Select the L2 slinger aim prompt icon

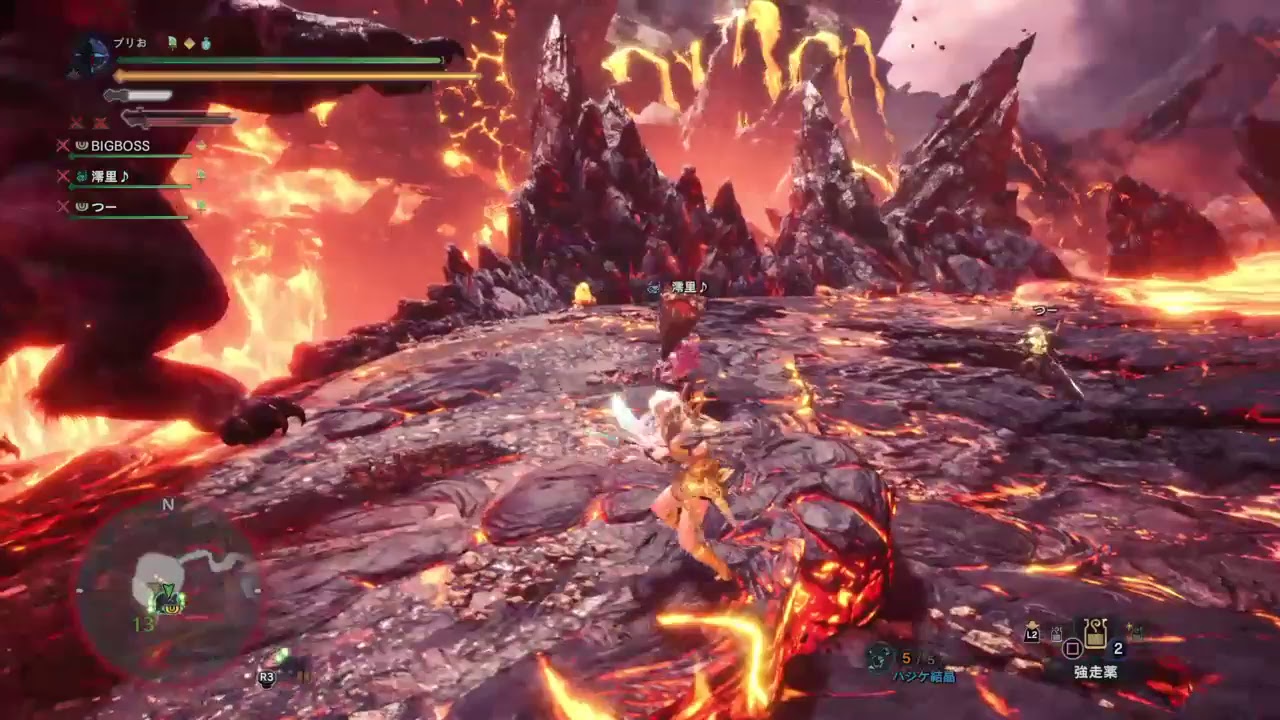point(1032,633)
